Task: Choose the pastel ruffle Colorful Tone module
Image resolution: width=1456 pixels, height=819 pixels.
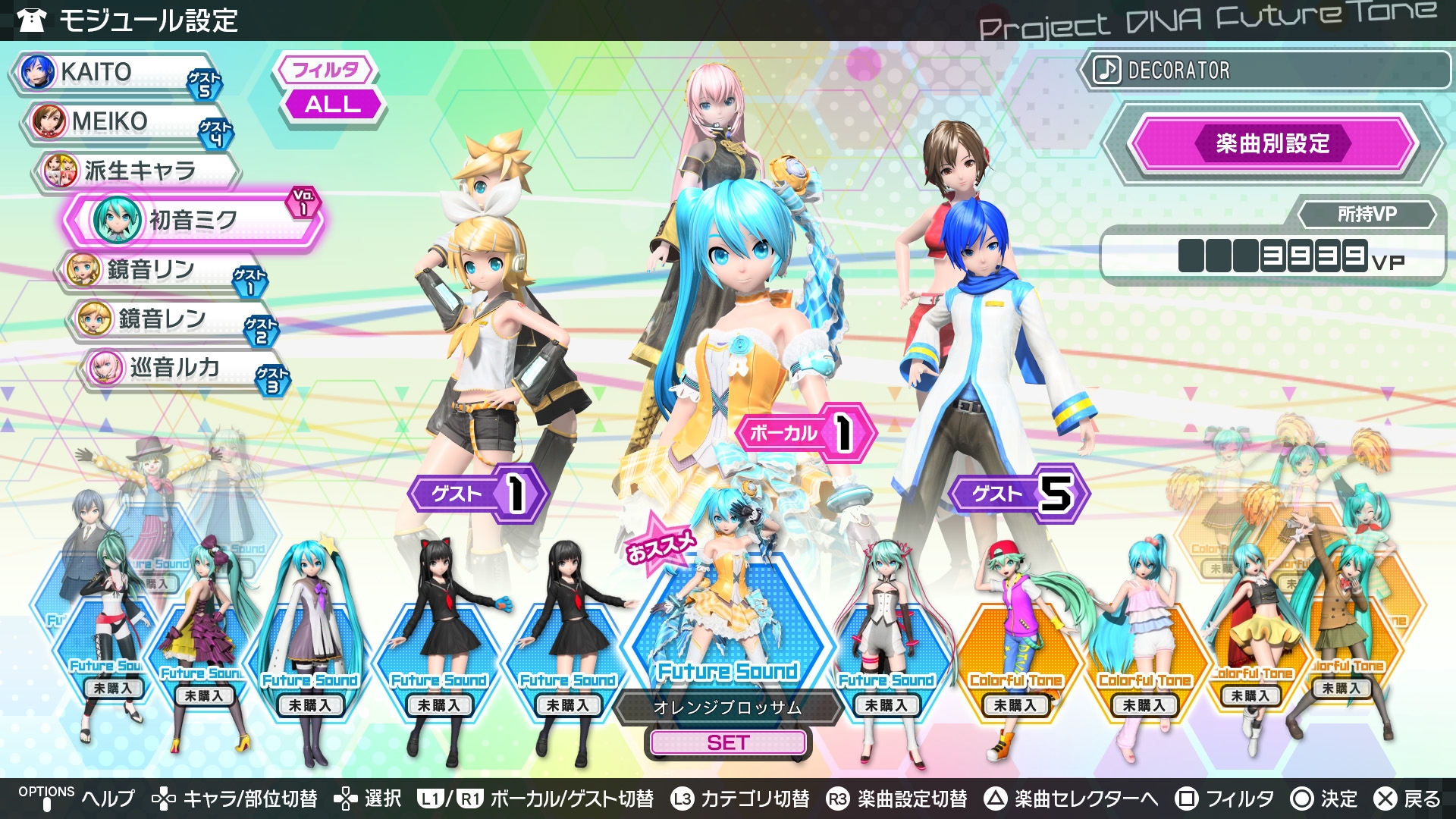Action: (1145, 645)
